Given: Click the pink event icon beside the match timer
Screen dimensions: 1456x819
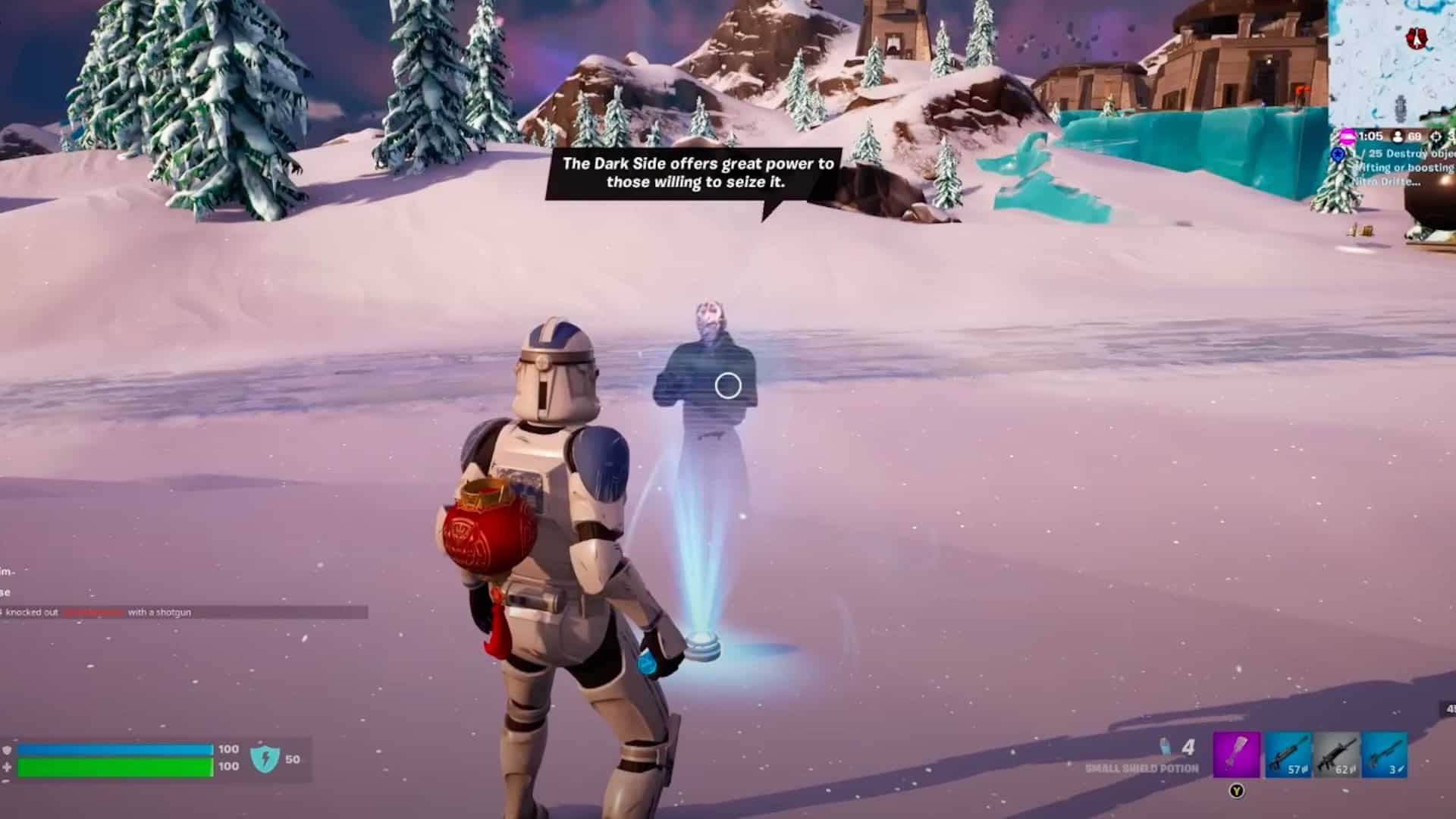Looking at the screenshot, I should coord(1347,136).
